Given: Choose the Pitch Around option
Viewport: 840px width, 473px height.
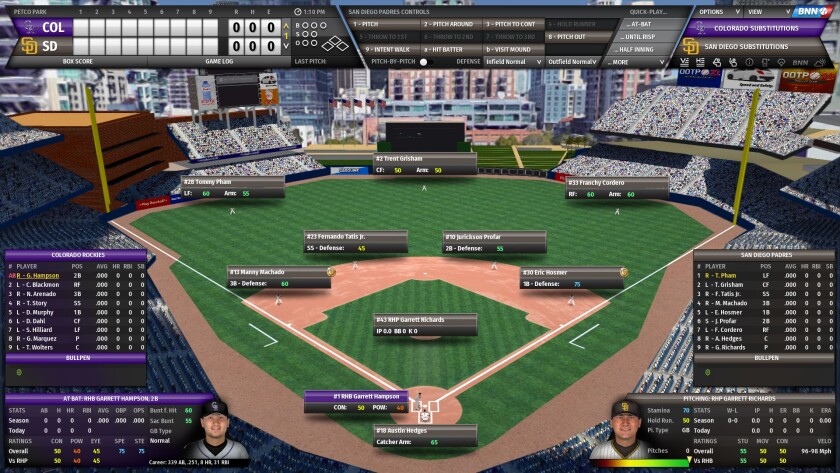Looking at the screenshot, I should 450,23.
